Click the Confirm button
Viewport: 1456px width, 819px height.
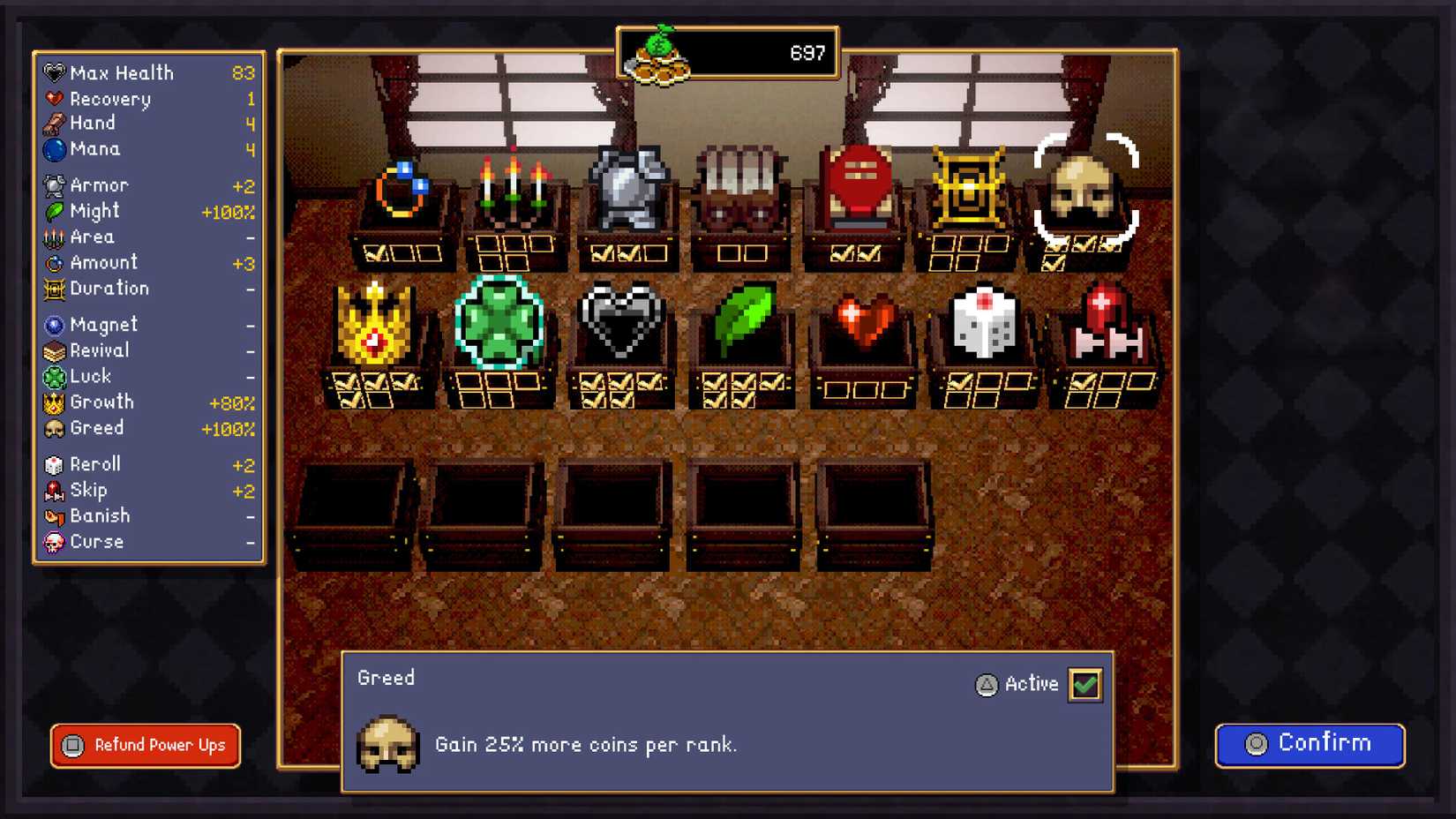click(x=1310, y=744)
